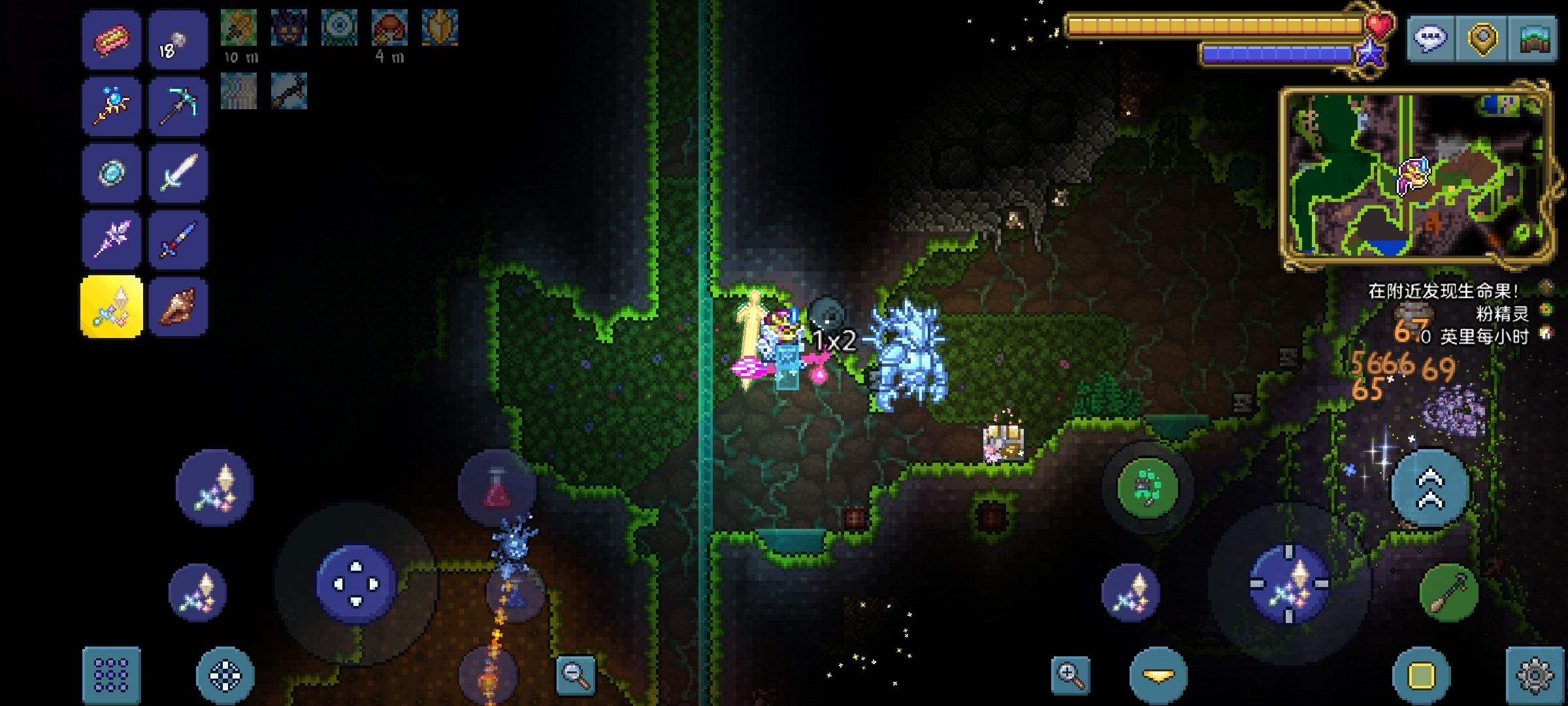Viewport: 1568px width, 706px height.
Task: Tap the yellow down-arrow button
Action: (x=1158, y=675)
